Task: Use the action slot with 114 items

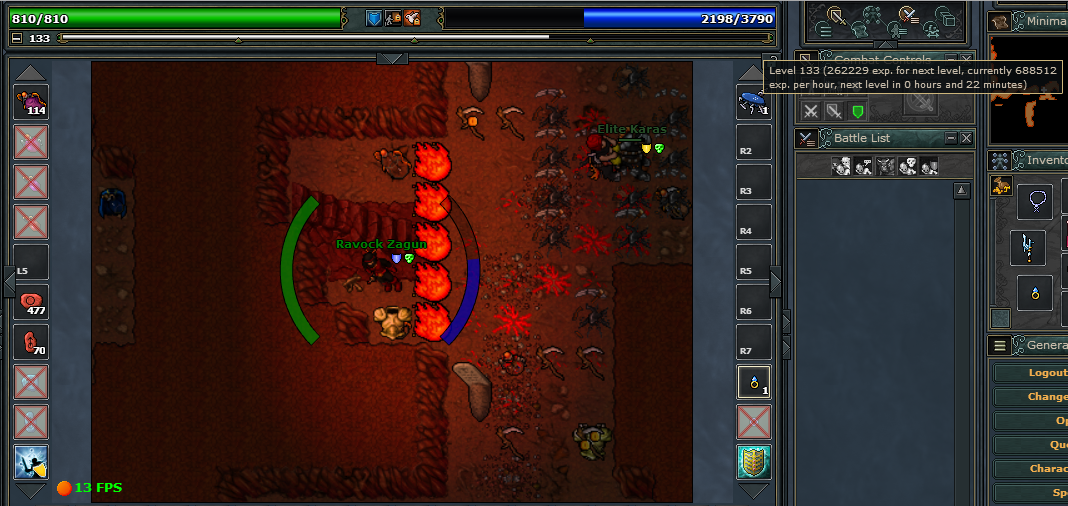Action: click(31, 102)
